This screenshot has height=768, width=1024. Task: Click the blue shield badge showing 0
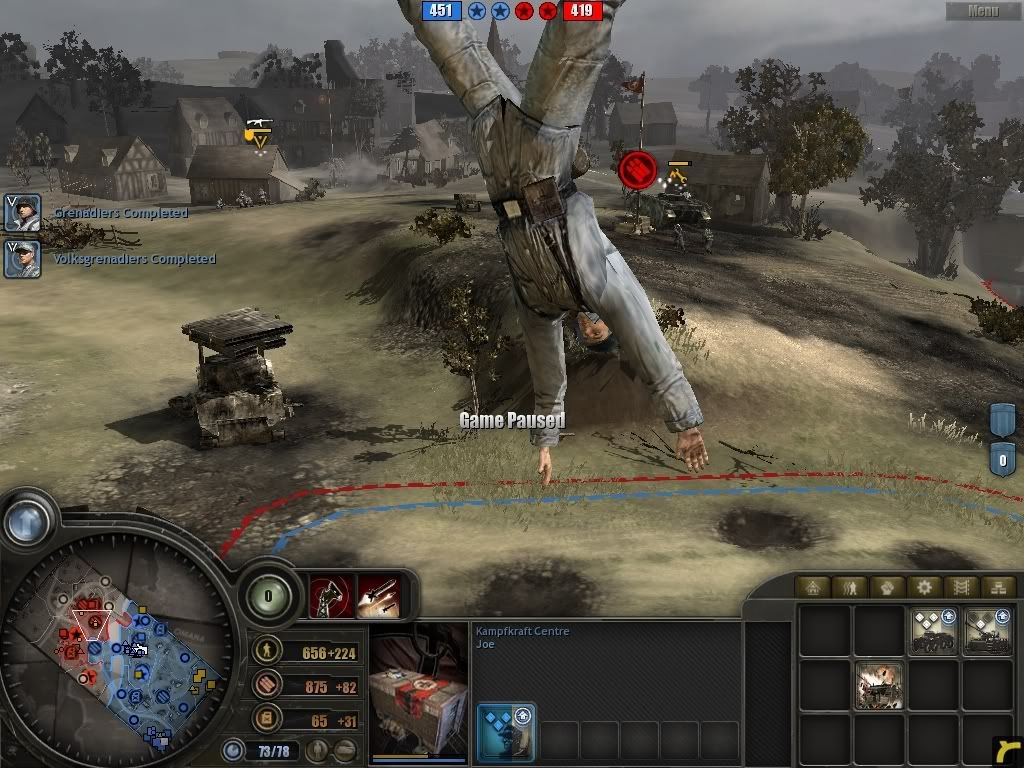coord(1003,460)
